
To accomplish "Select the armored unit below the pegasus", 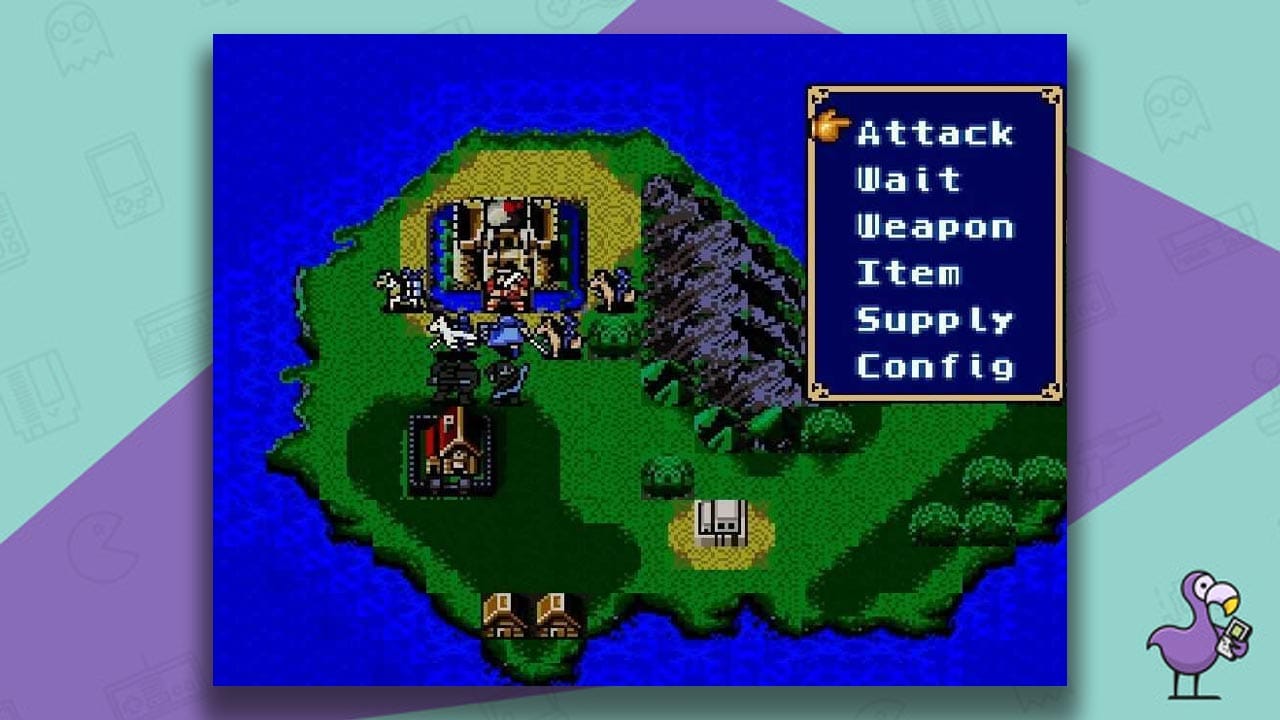I will click(455, 380).
